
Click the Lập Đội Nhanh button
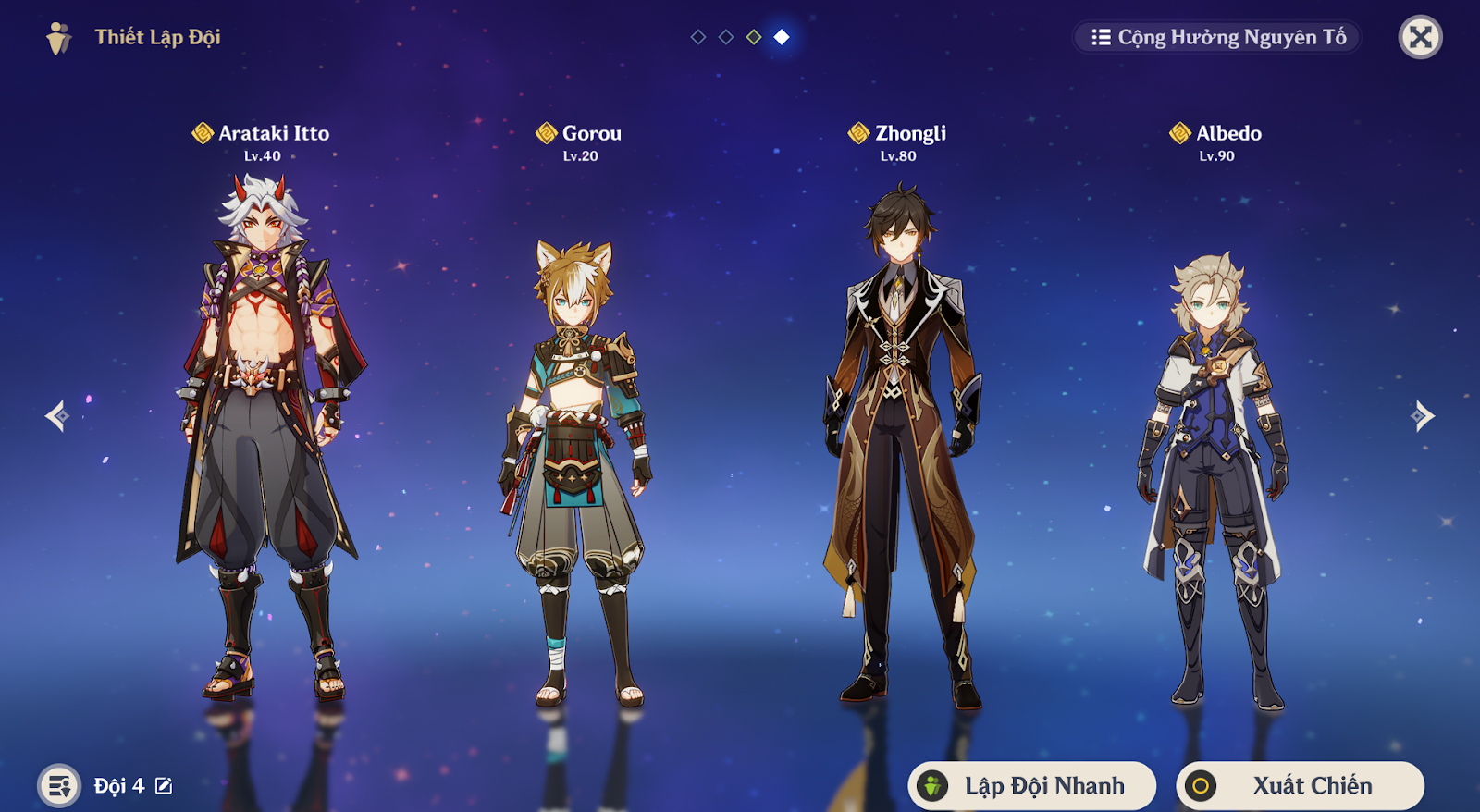pyautogui.click(x=1032, y=785)
